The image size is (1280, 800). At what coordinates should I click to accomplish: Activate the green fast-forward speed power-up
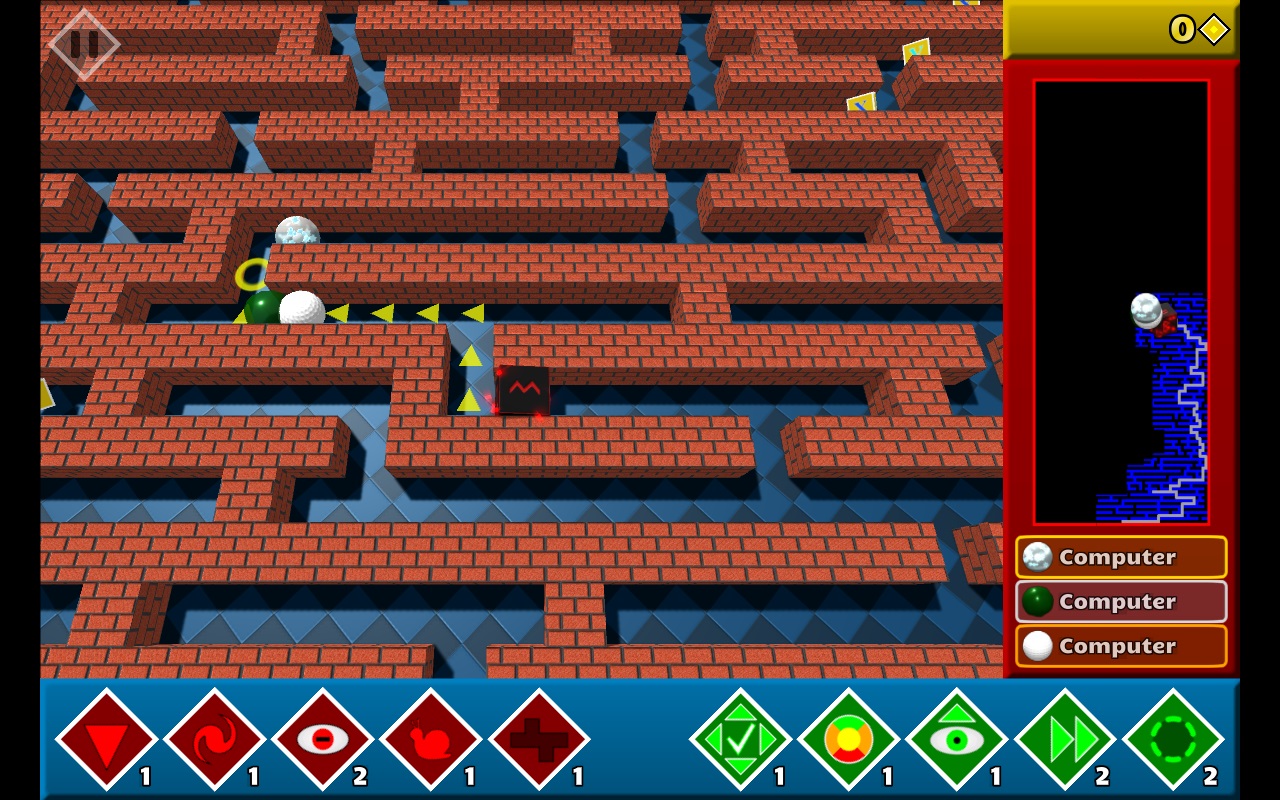tap(1065, 739)
